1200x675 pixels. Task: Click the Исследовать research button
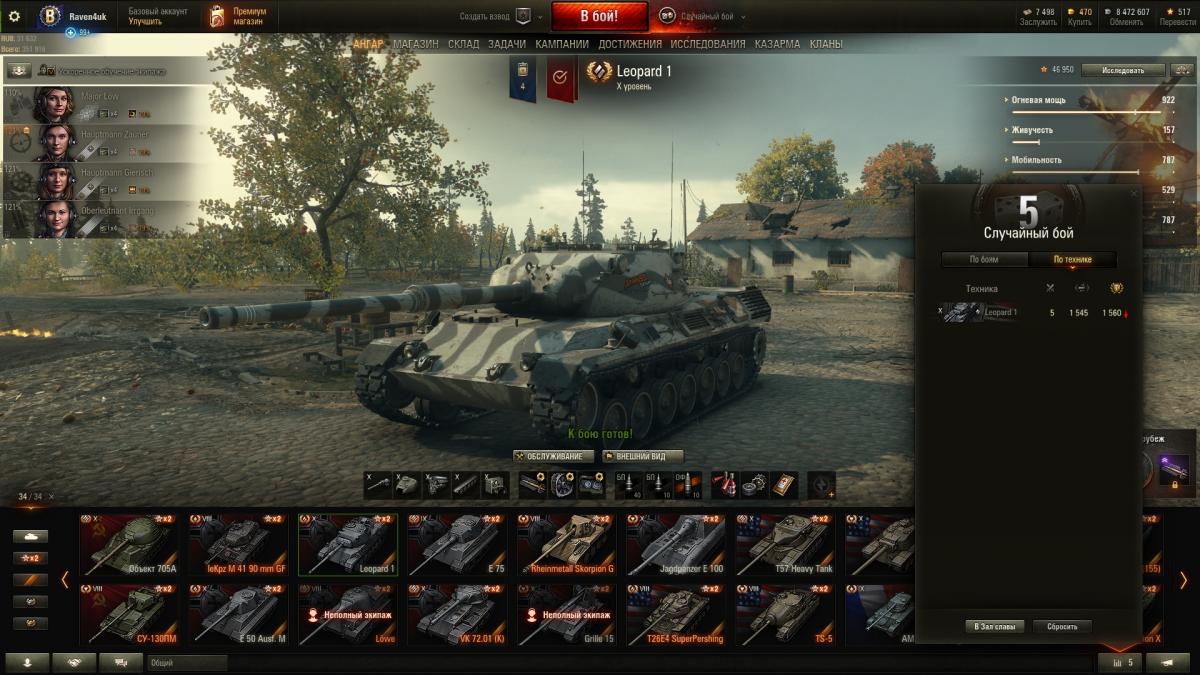tap(1123, 70)
